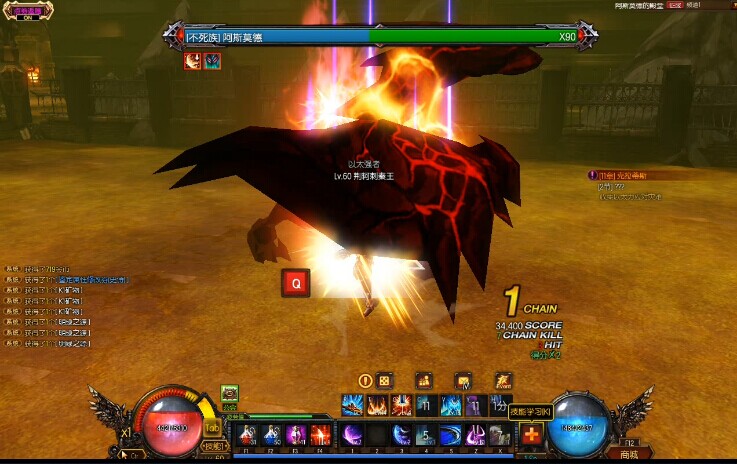Click the dice icon above the skill bar
Viewport: 737px width, 464px height.
385,380
